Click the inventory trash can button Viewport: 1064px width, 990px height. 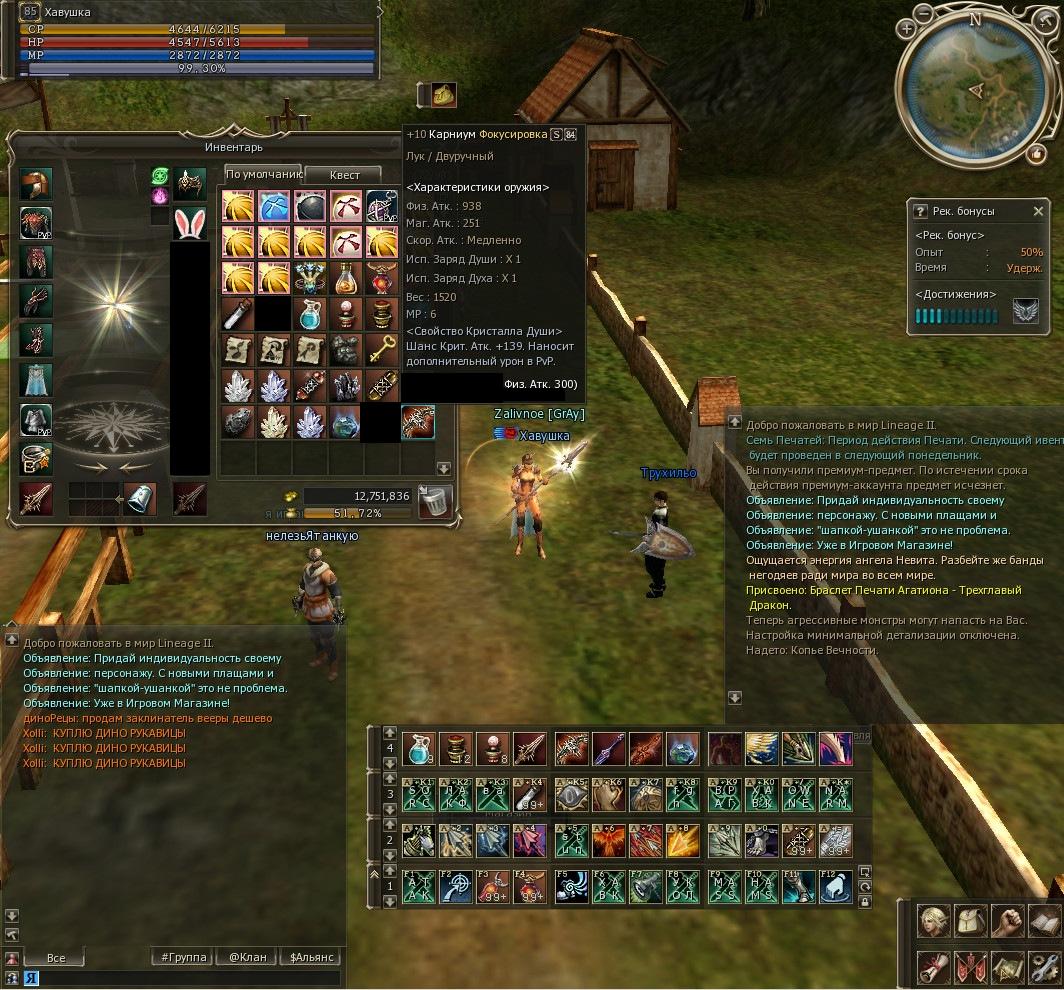(x=435, y=501)
